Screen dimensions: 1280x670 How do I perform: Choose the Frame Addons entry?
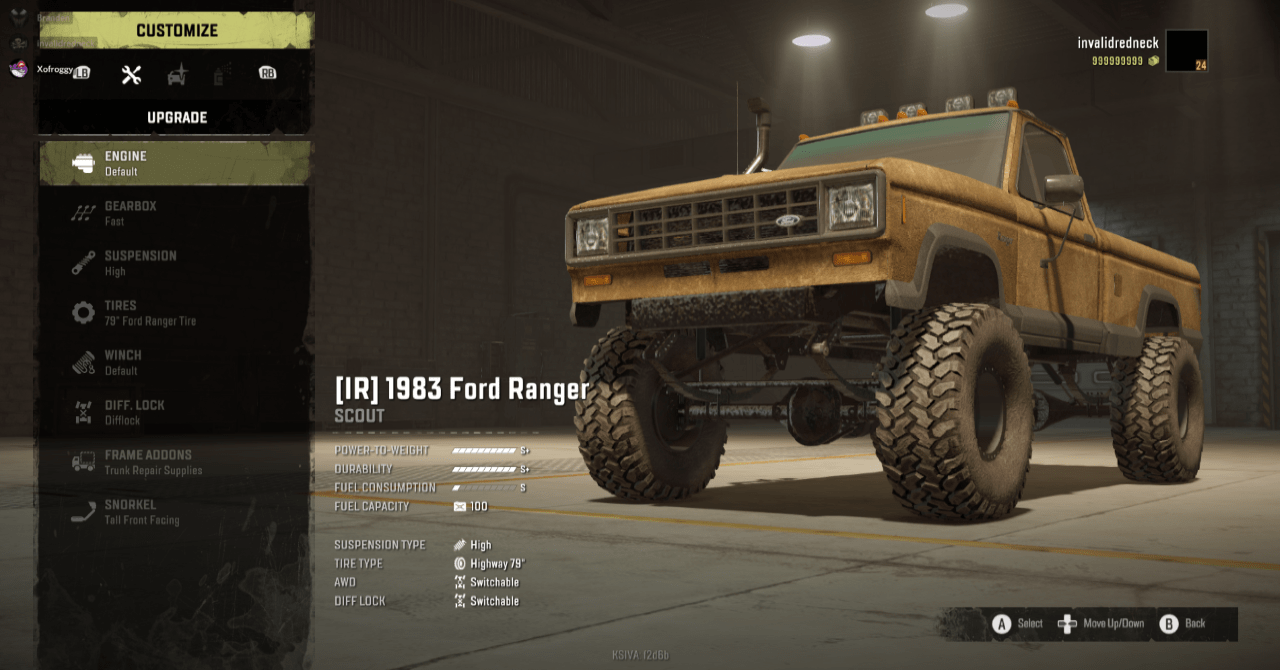[x=175, y=462]
